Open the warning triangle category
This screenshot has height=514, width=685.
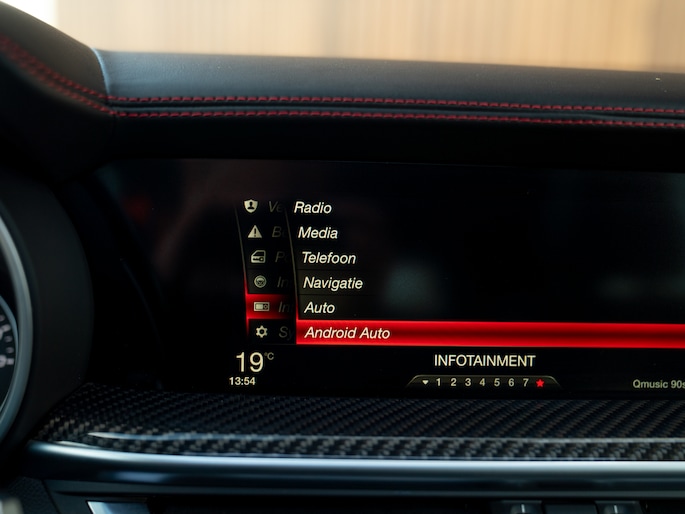point(254,231)
